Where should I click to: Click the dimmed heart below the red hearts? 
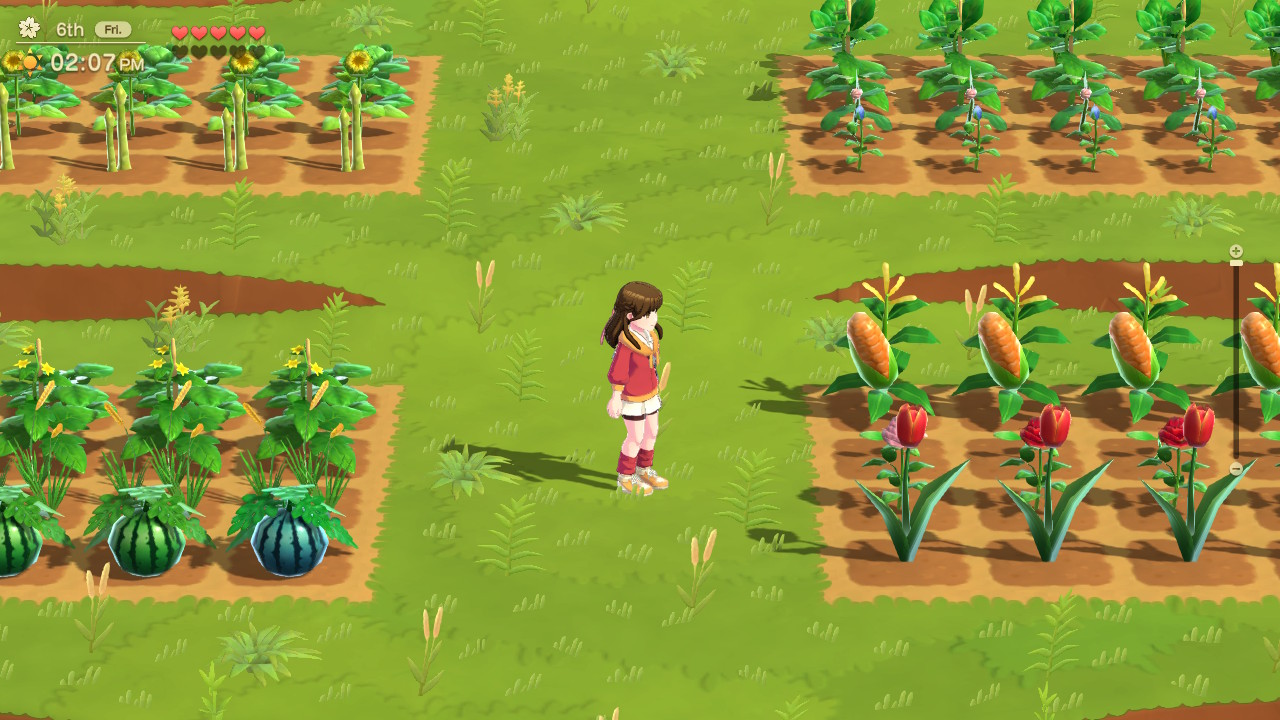180,50
